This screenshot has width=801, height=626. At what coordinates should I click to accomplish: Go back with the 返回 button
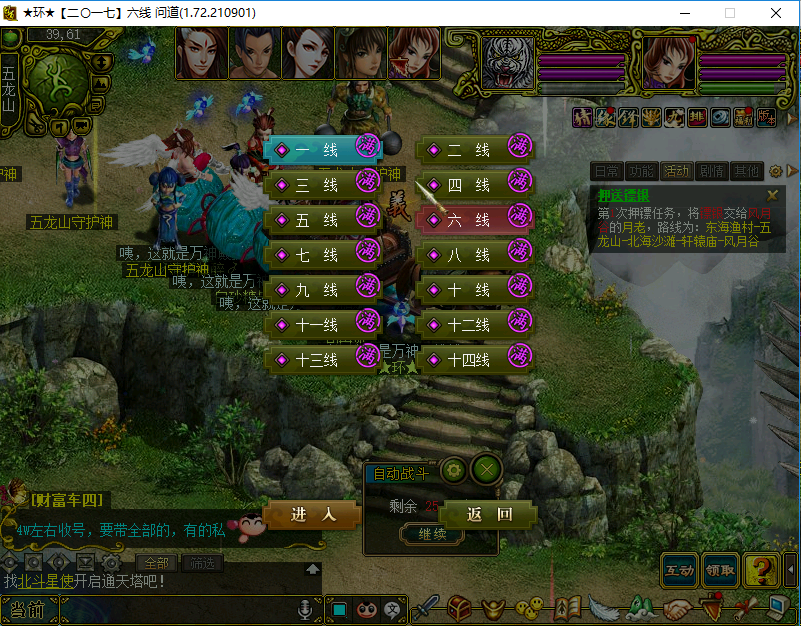coord(489,515)
